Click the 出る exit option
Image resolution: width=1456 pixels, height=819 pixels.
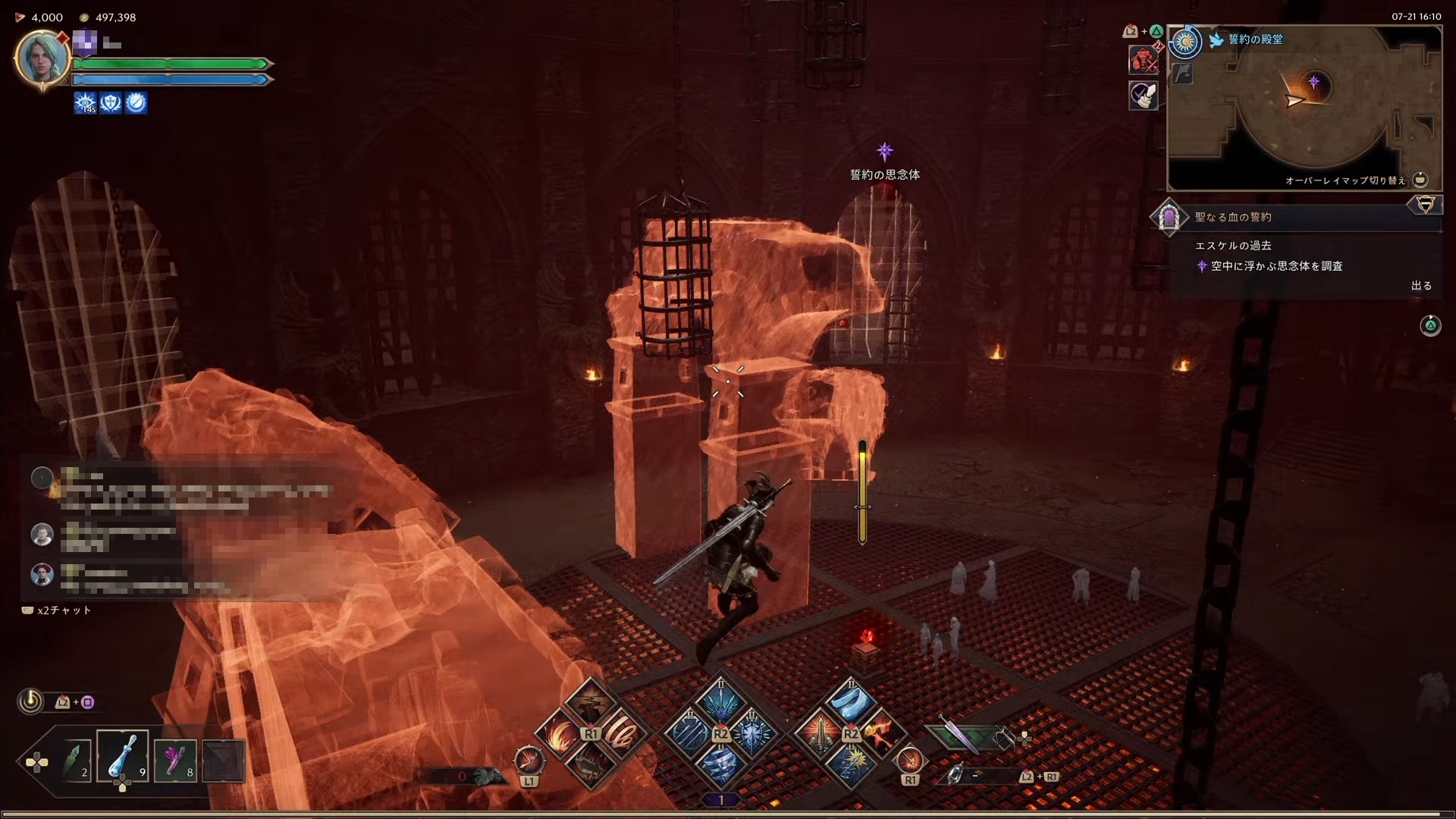coord(1421,286)
